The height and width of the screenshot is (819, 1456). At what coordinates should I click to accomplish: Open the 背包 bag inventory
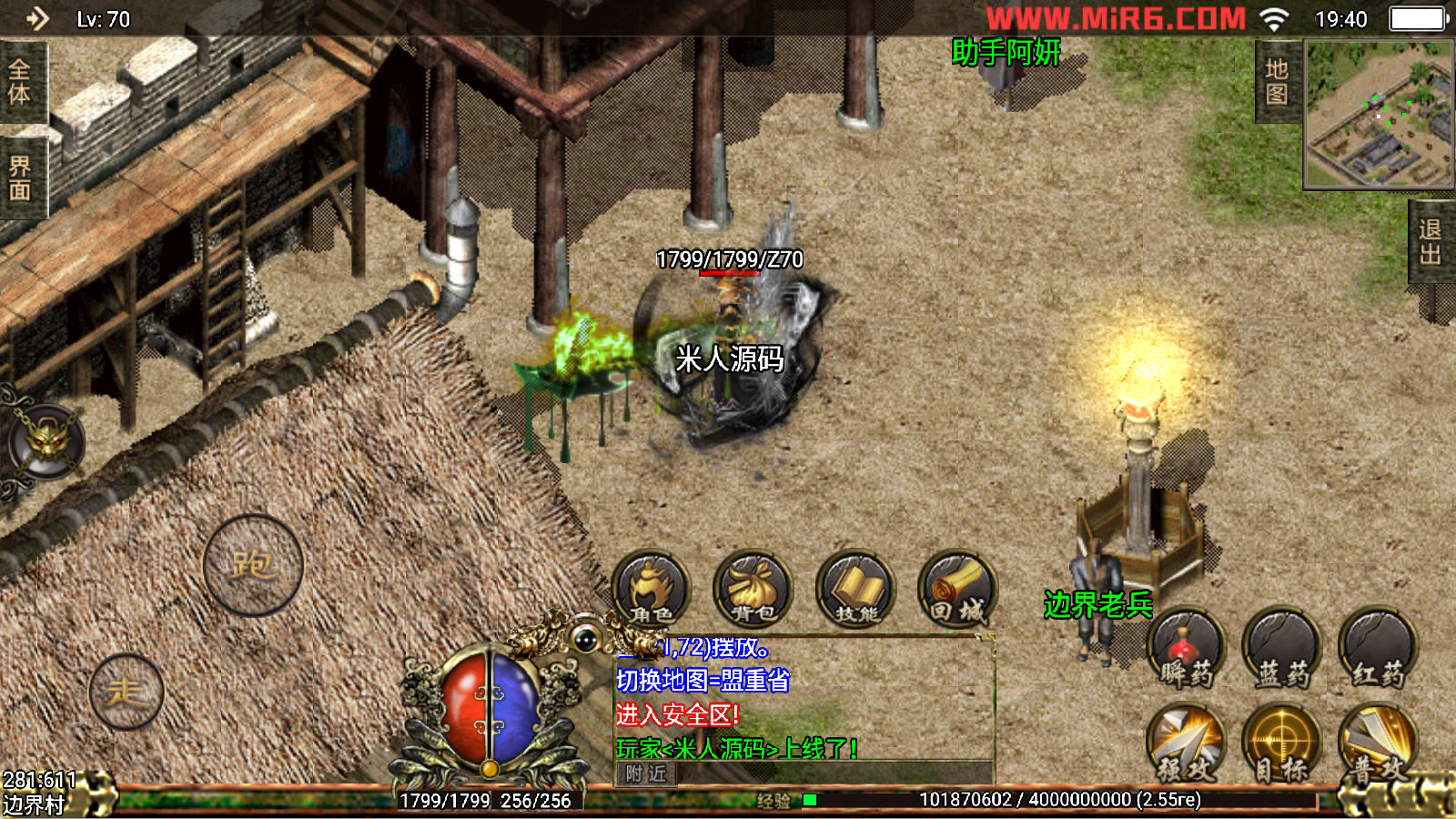coord(753,589)
